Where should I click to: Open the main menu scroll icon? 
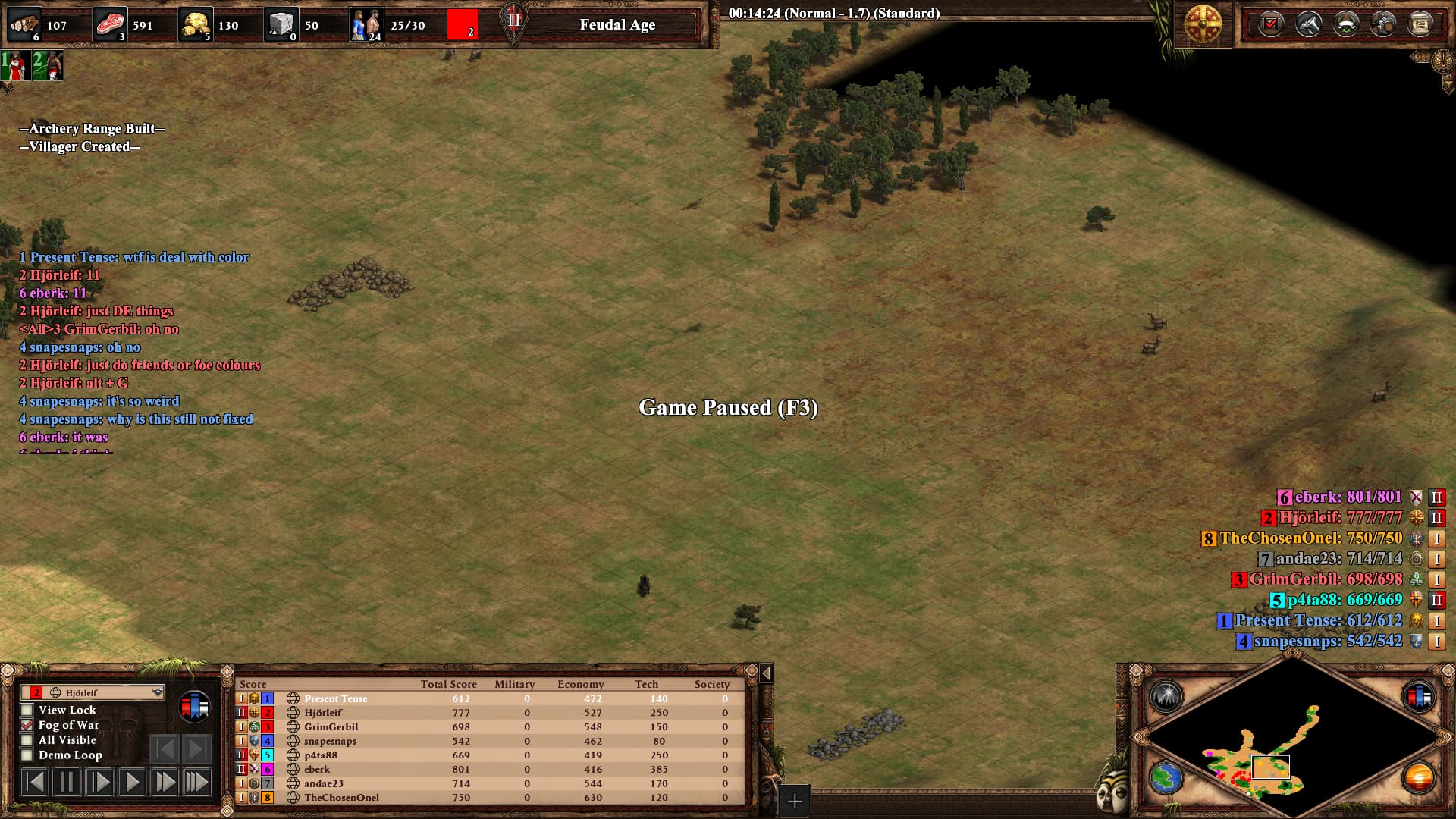click(1420, 25)
